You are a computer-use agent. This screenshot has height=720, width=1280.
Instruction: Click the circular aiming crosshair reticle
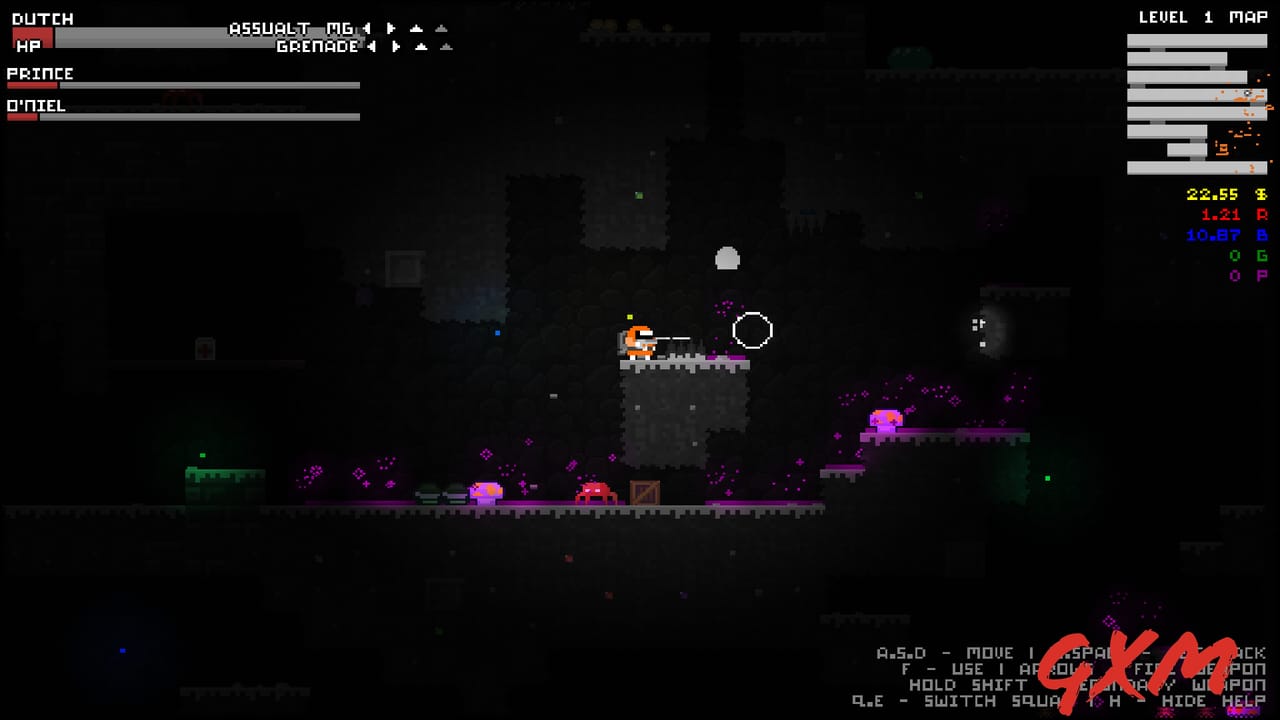point(753,331)
